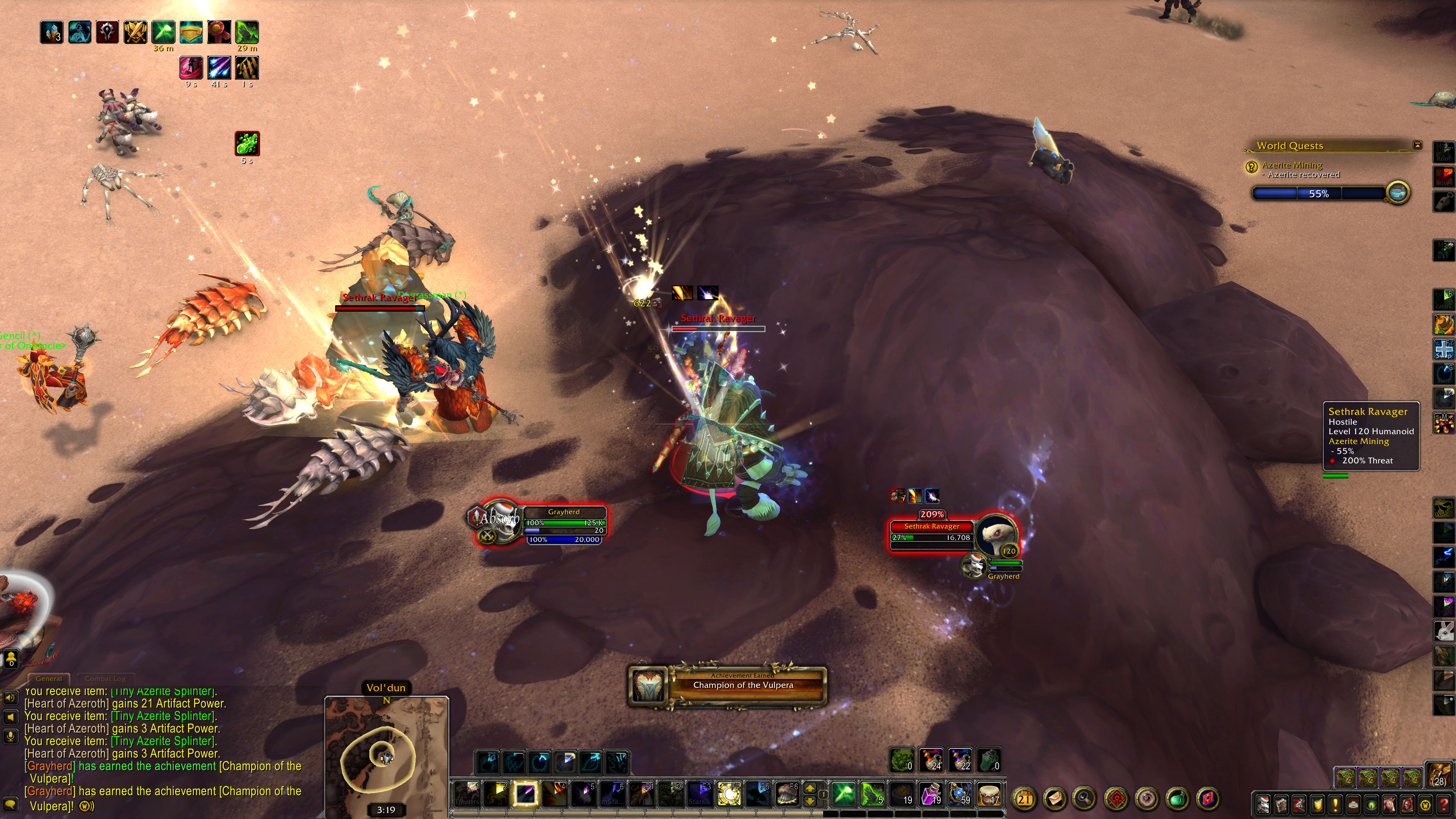Select the Azerite Mining world quest

(1291, 165)
